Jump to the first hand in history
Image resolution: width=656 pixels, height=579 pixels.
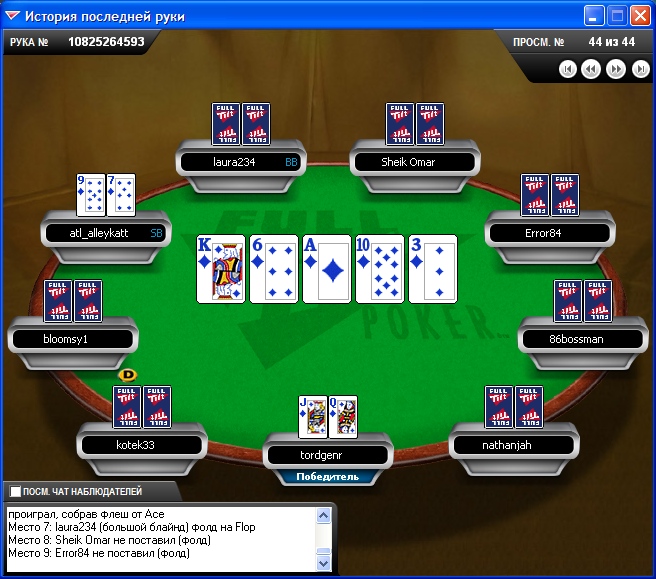(568, 69)
